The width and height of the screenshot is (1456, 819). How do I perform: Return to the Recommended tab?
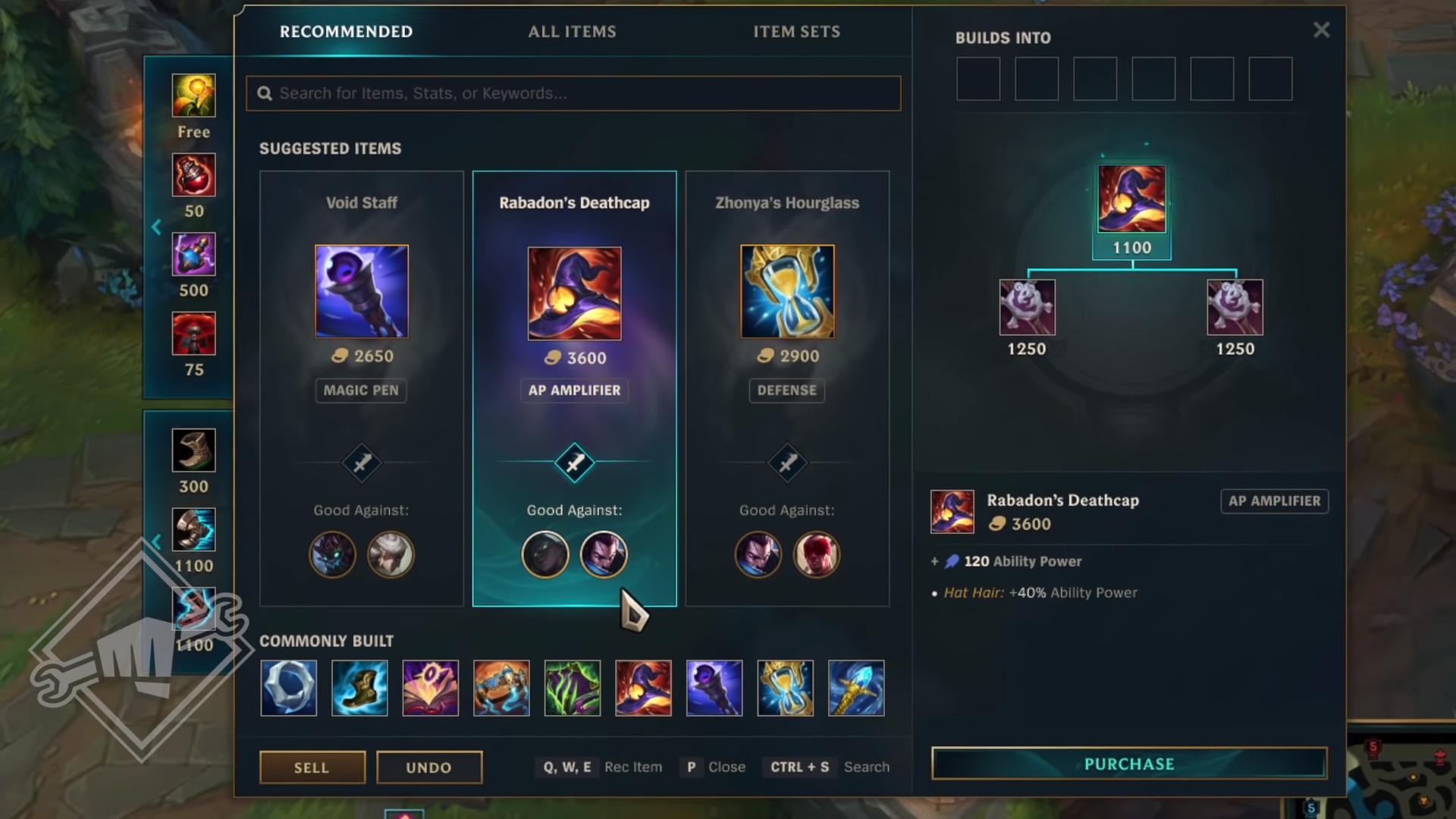coord(345,32)
